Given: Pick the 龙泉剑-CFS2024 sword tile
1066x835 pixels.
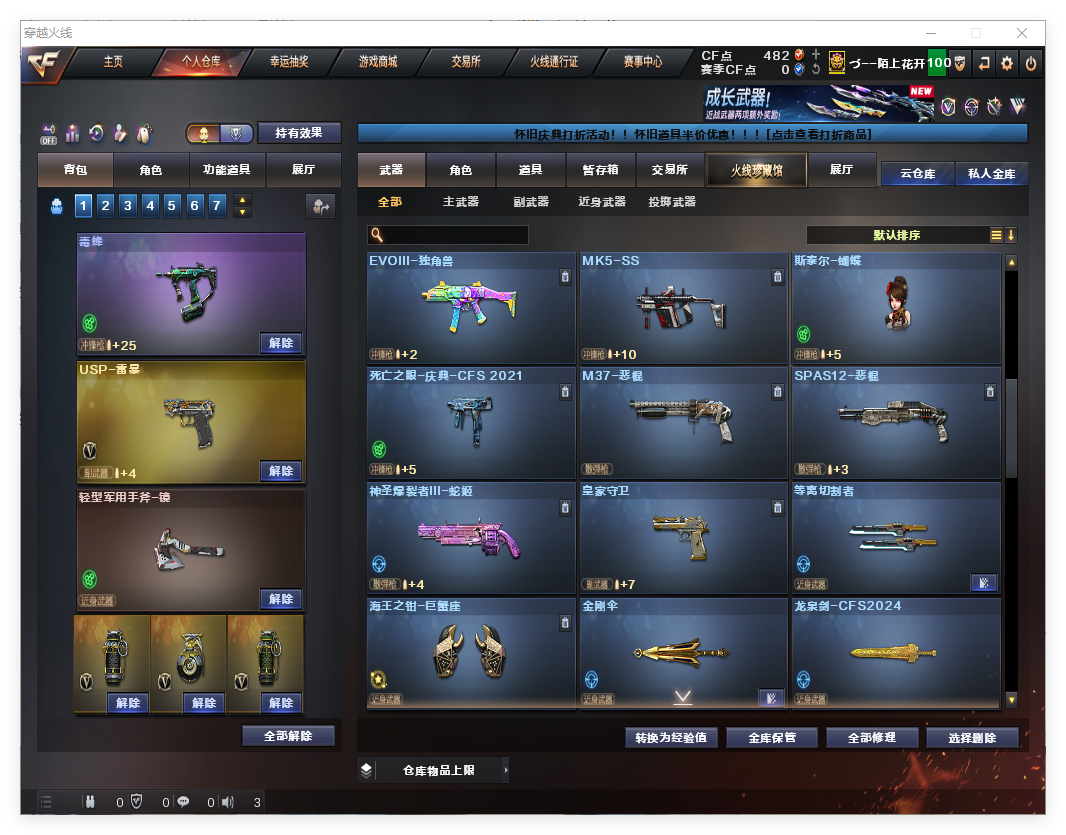Looking at the screenshot, I should coord(895,653).
